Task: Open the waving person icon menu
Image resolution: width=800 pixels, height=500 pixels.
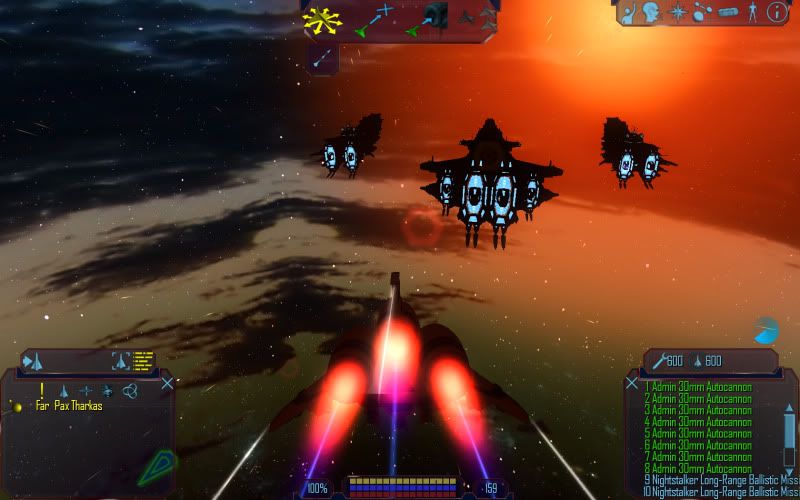Action: coord(630,12)
